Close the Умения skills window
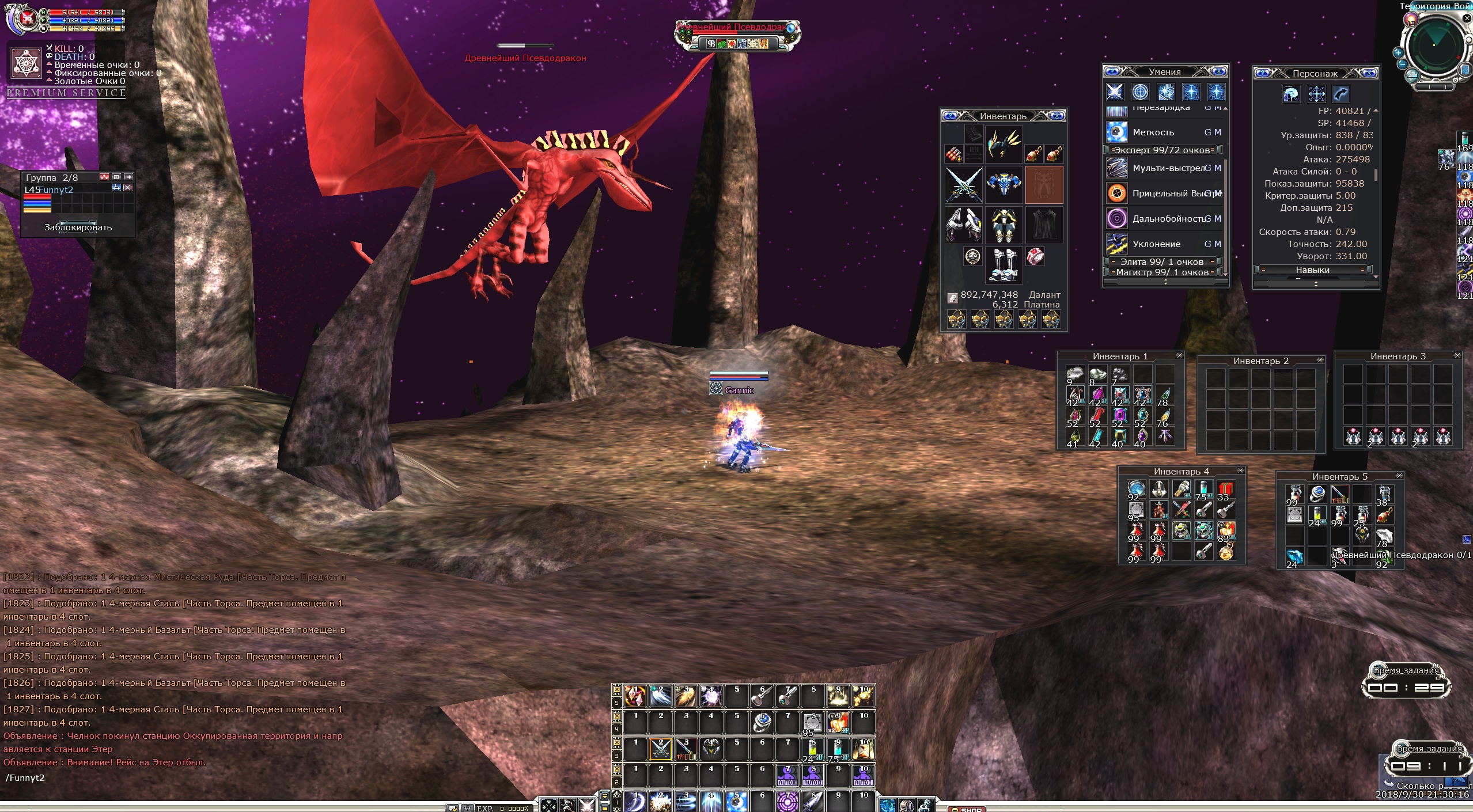The width and height of the screenshot is (1473, 812). (x=1218, y=71)
